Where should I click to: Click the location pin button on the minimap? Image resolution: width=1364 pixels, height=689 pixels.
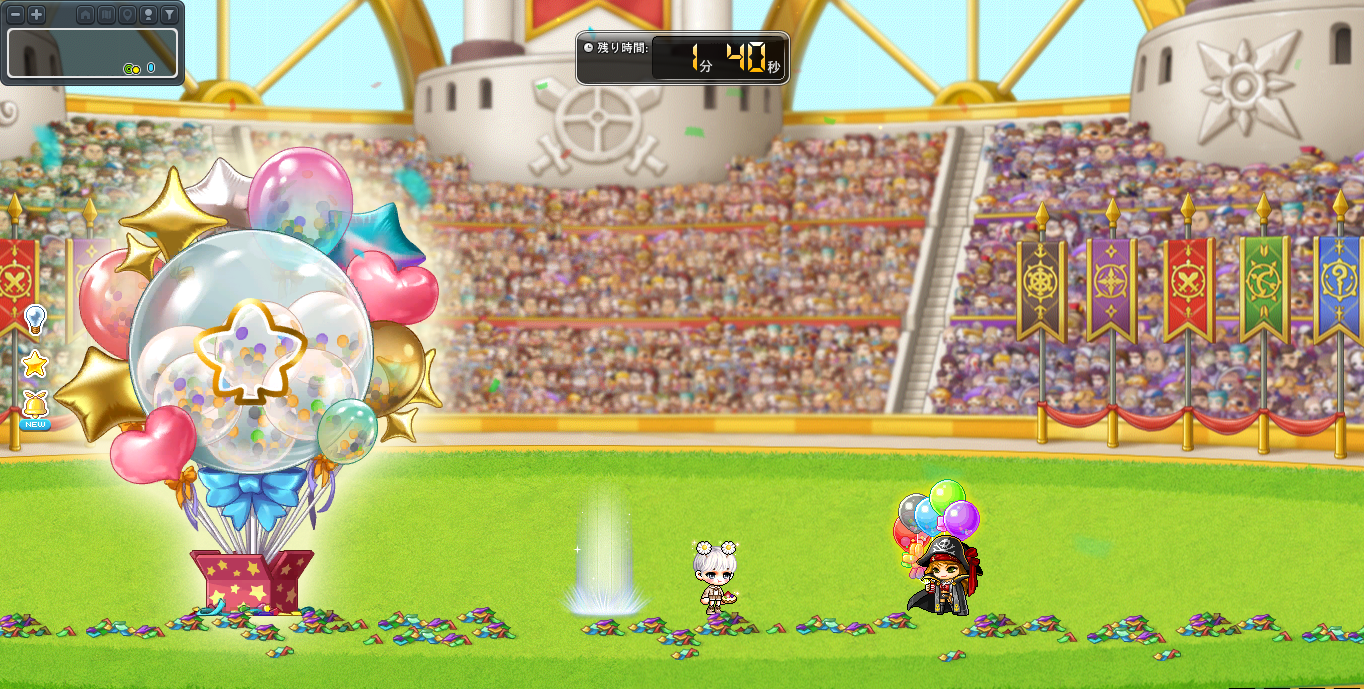(x=127, y=15)
